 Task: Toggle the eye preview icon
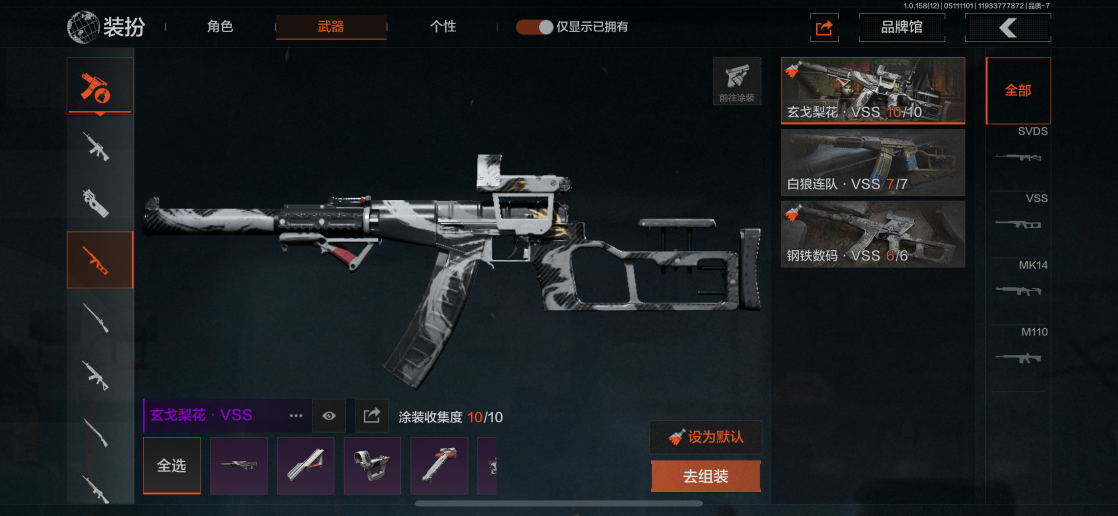coord(328,415)
